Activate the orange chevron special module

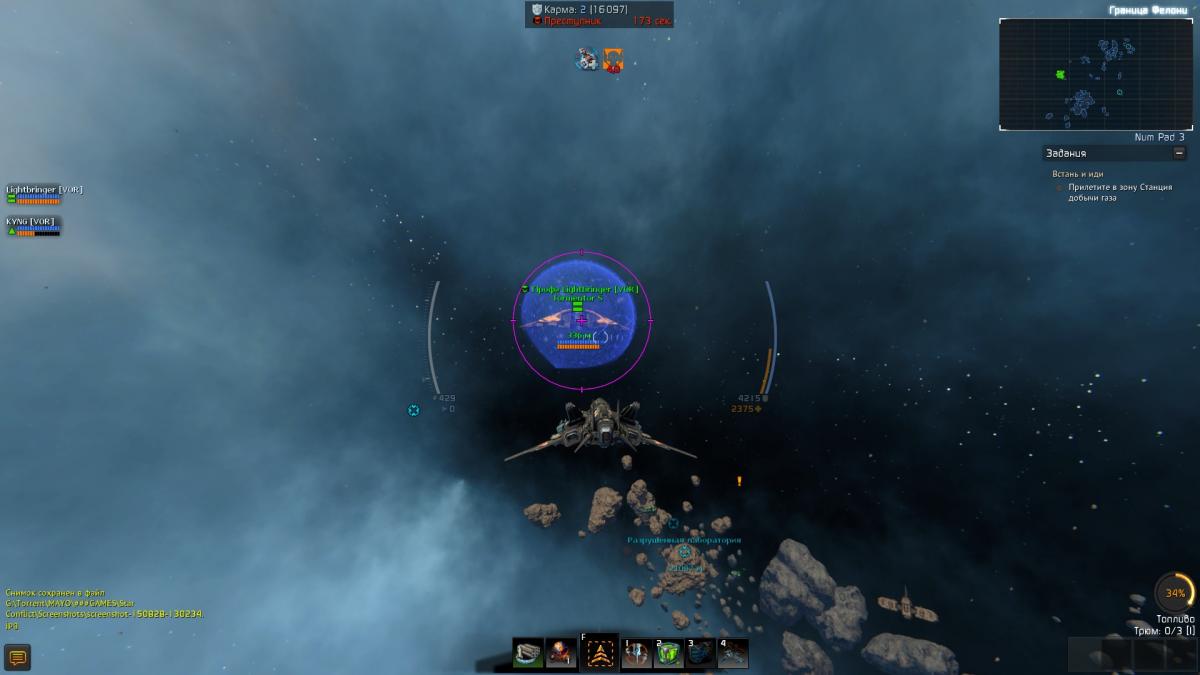coord(599,653)
